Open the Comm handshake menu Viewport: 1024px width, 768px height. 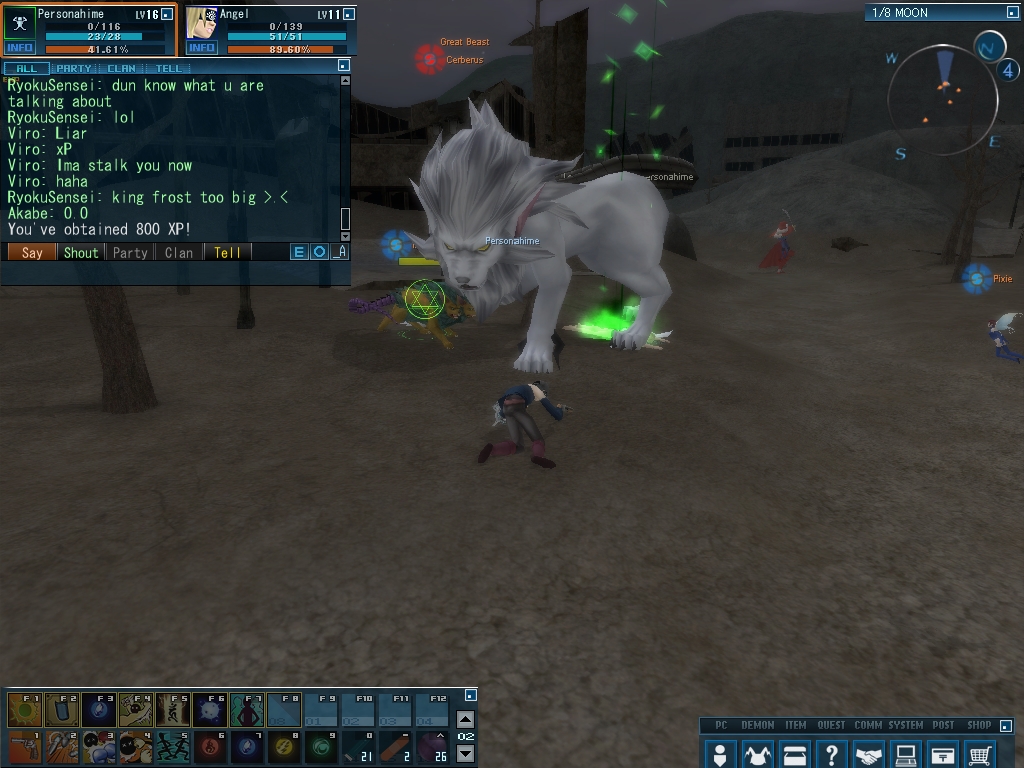tap(869, 754)
